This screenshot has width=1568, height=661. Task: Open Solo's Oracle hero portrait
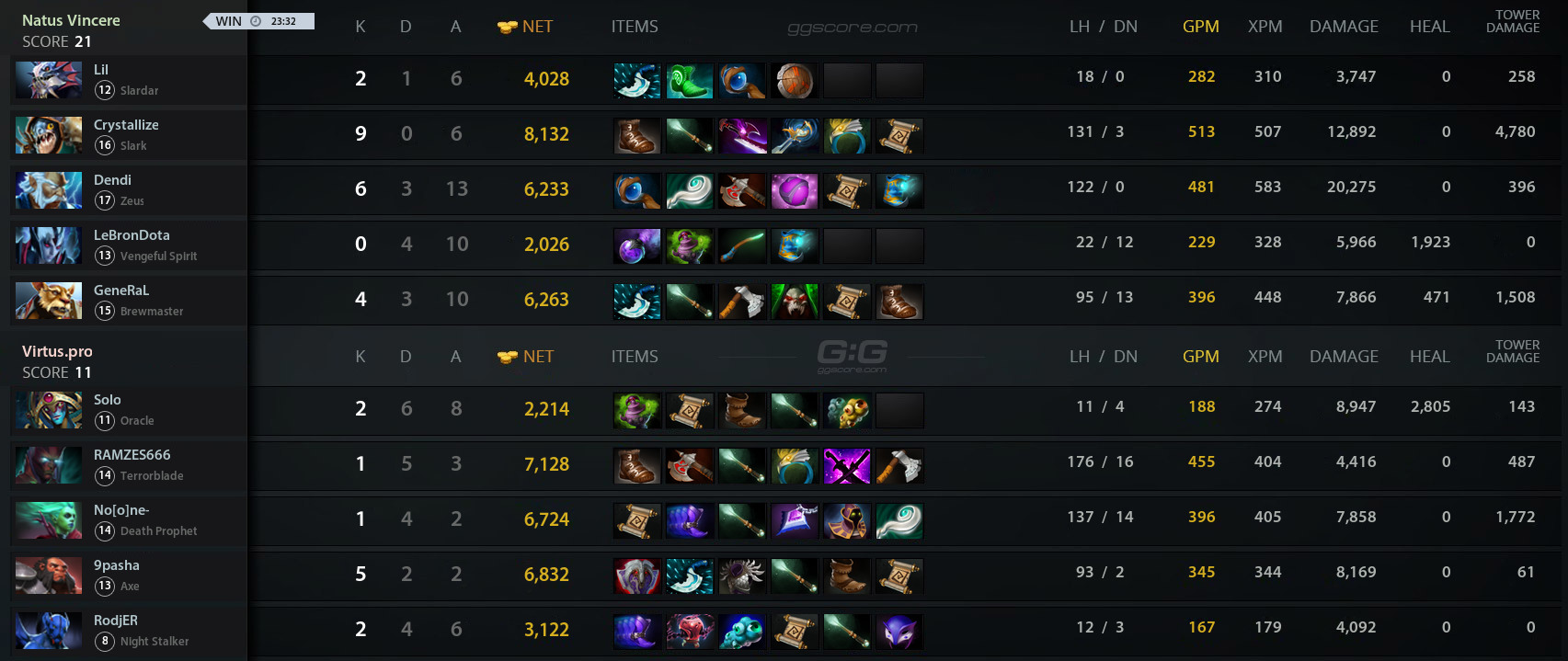(49, 410)
